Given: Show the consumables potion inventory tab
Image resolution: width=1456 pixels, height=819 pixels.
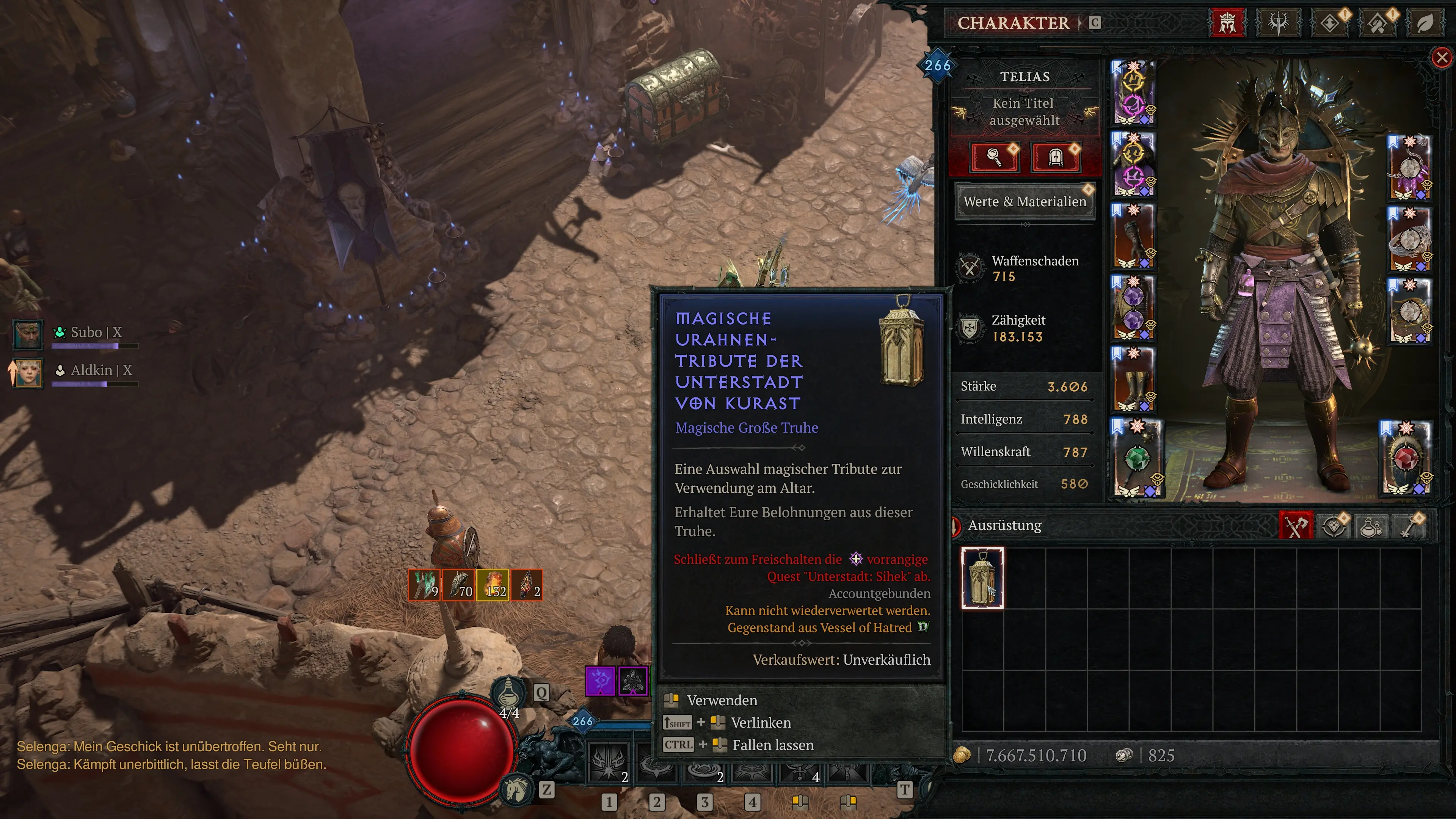Looking at the screenshot, I should tap(1371, 526).
